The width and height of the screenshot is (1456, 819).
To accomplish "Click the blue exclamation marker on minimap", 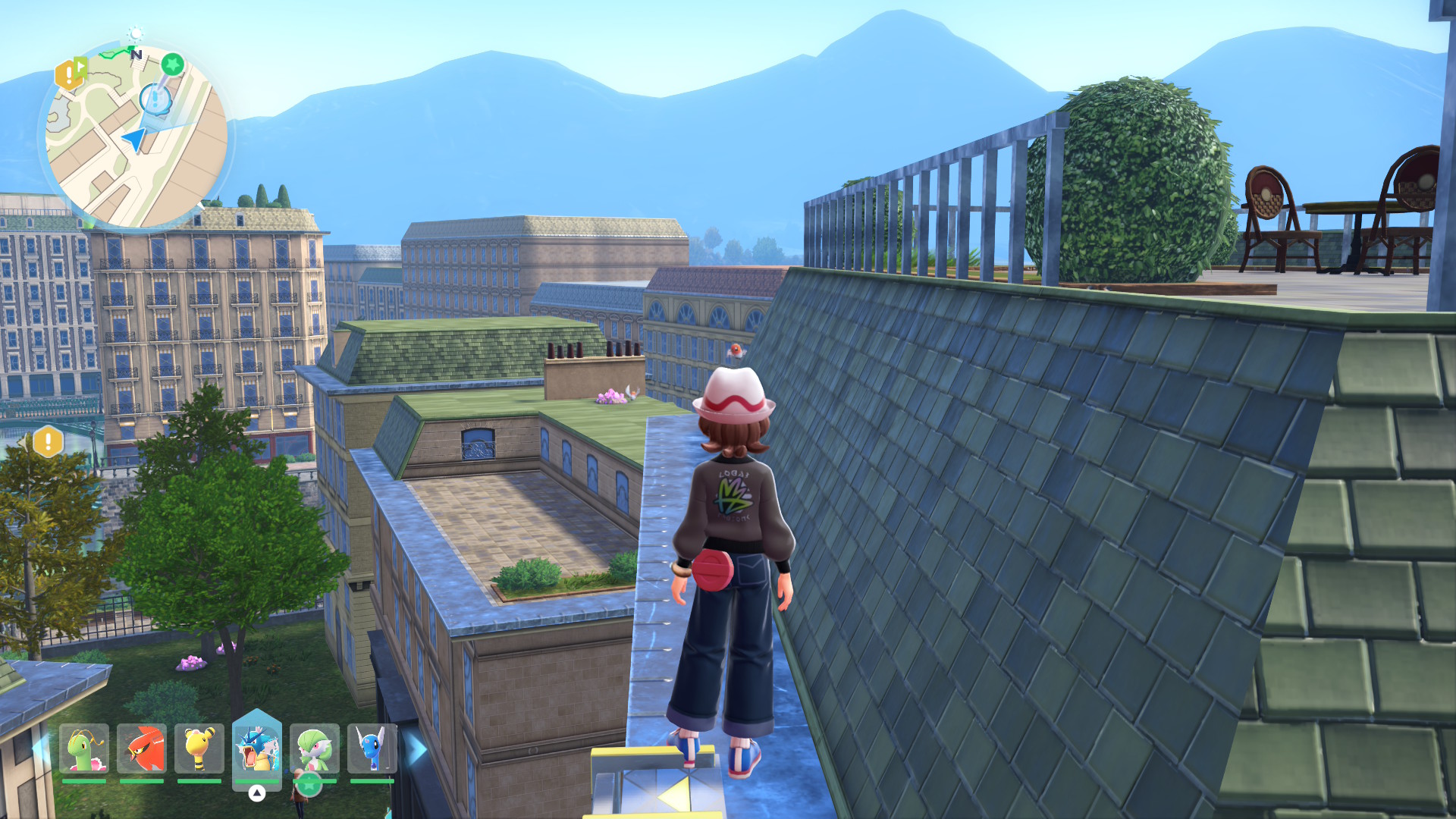I will [155, 99].
